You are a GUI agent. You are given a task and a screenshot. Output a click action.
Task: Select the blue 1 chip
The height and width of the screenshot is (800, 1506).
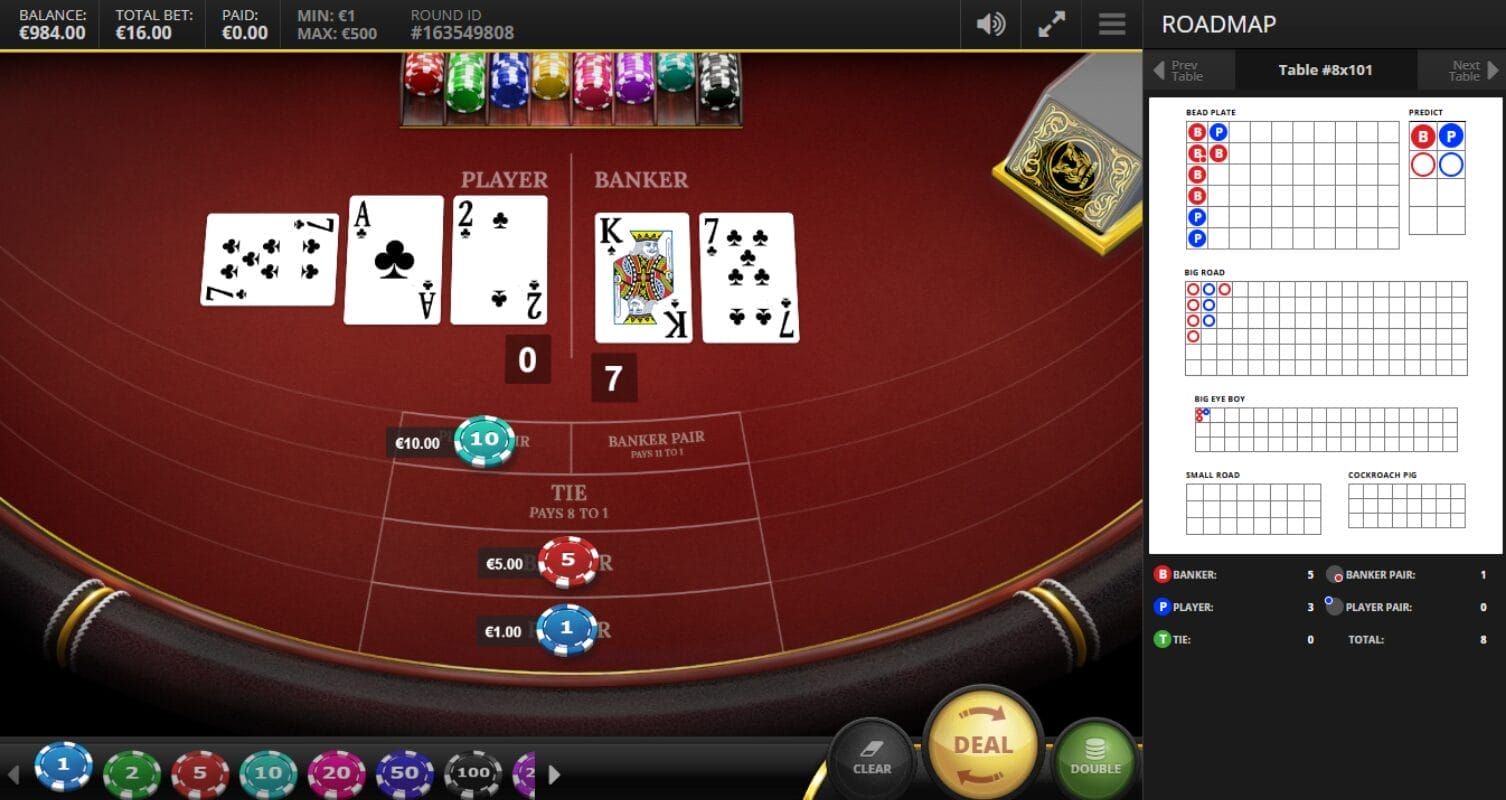point(63,768)
